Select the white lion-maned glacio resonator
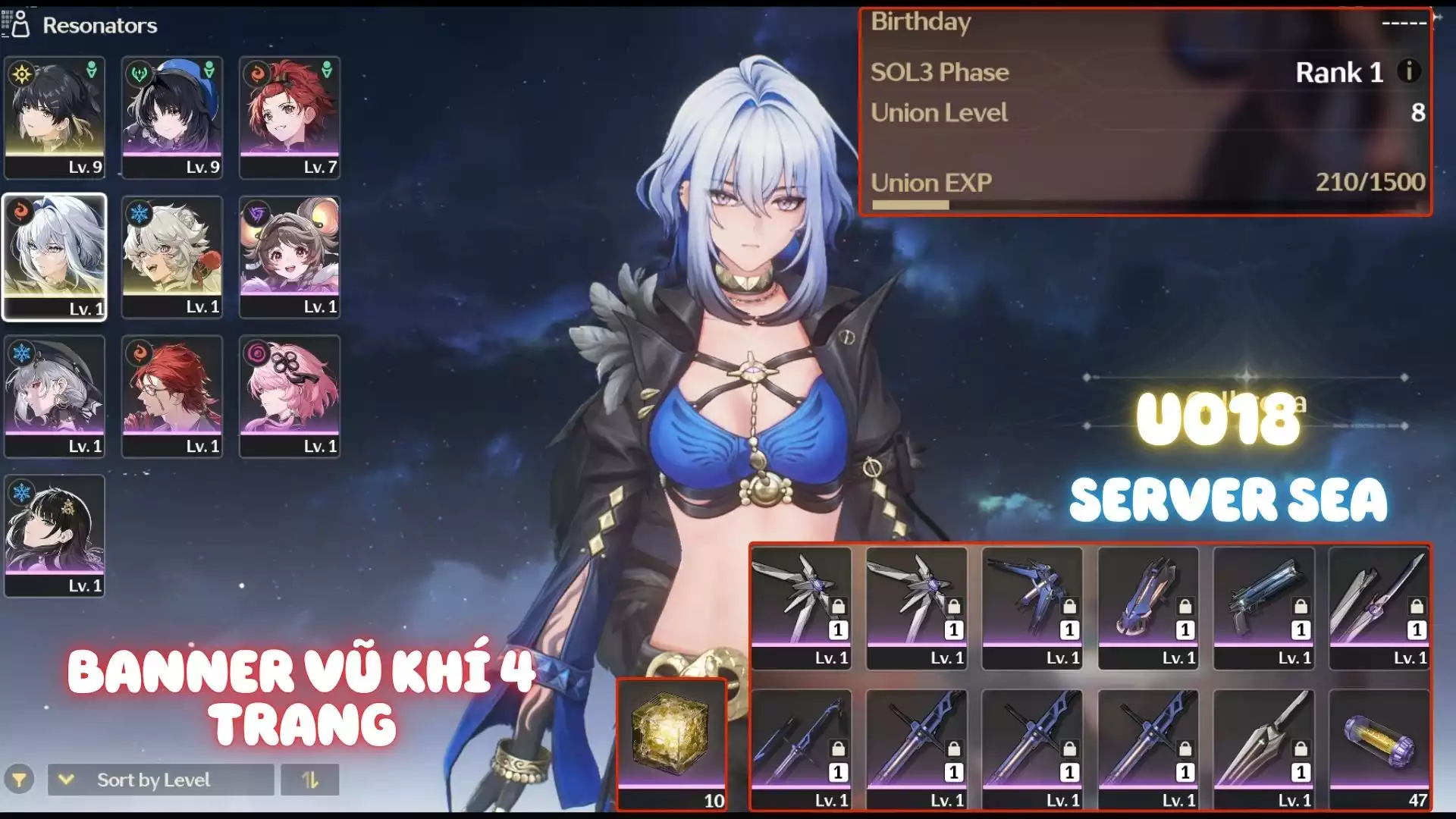 (172, 256)
